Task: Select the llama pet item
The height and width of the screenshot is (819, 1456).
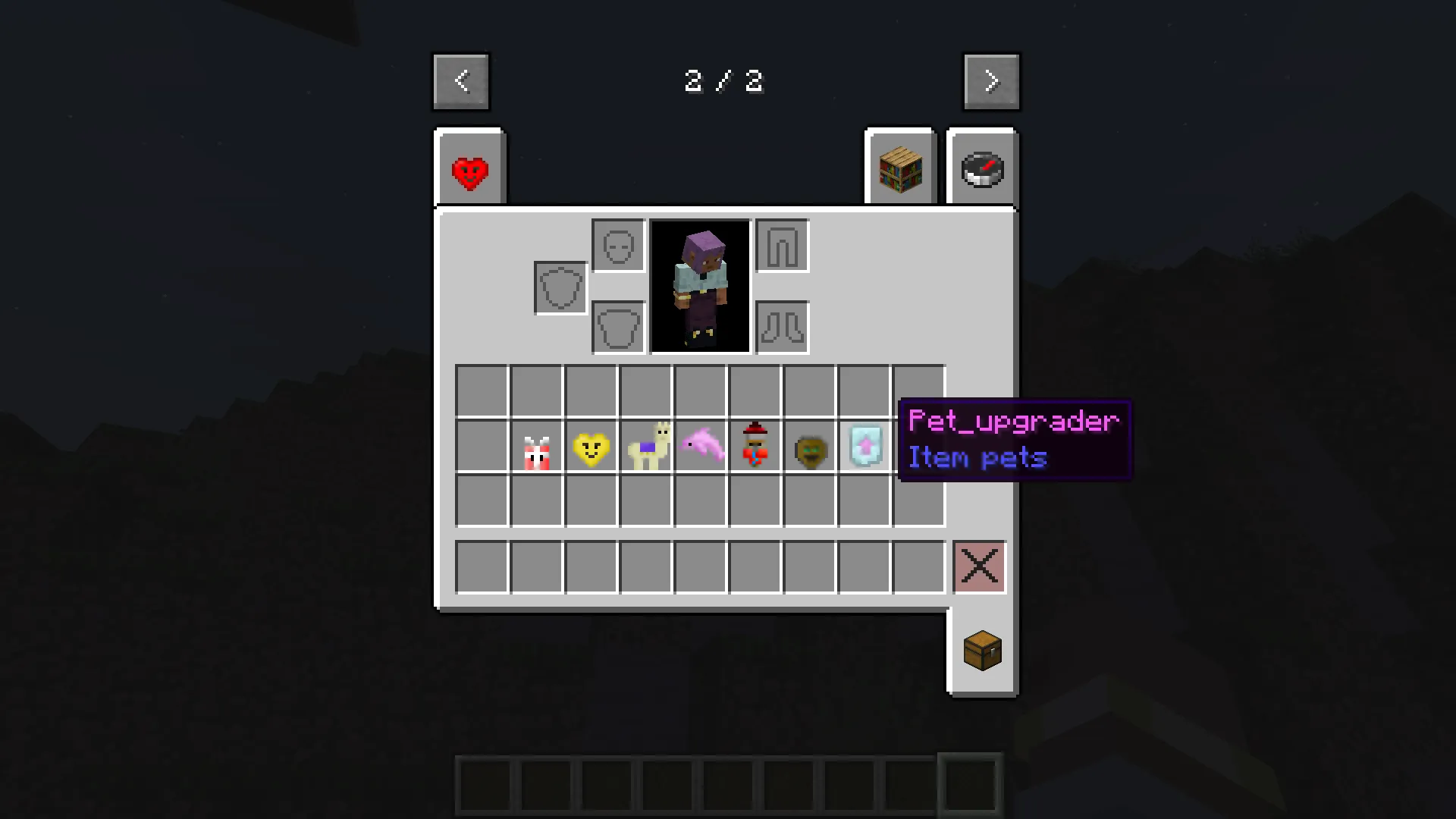Action: pos(646,447)
